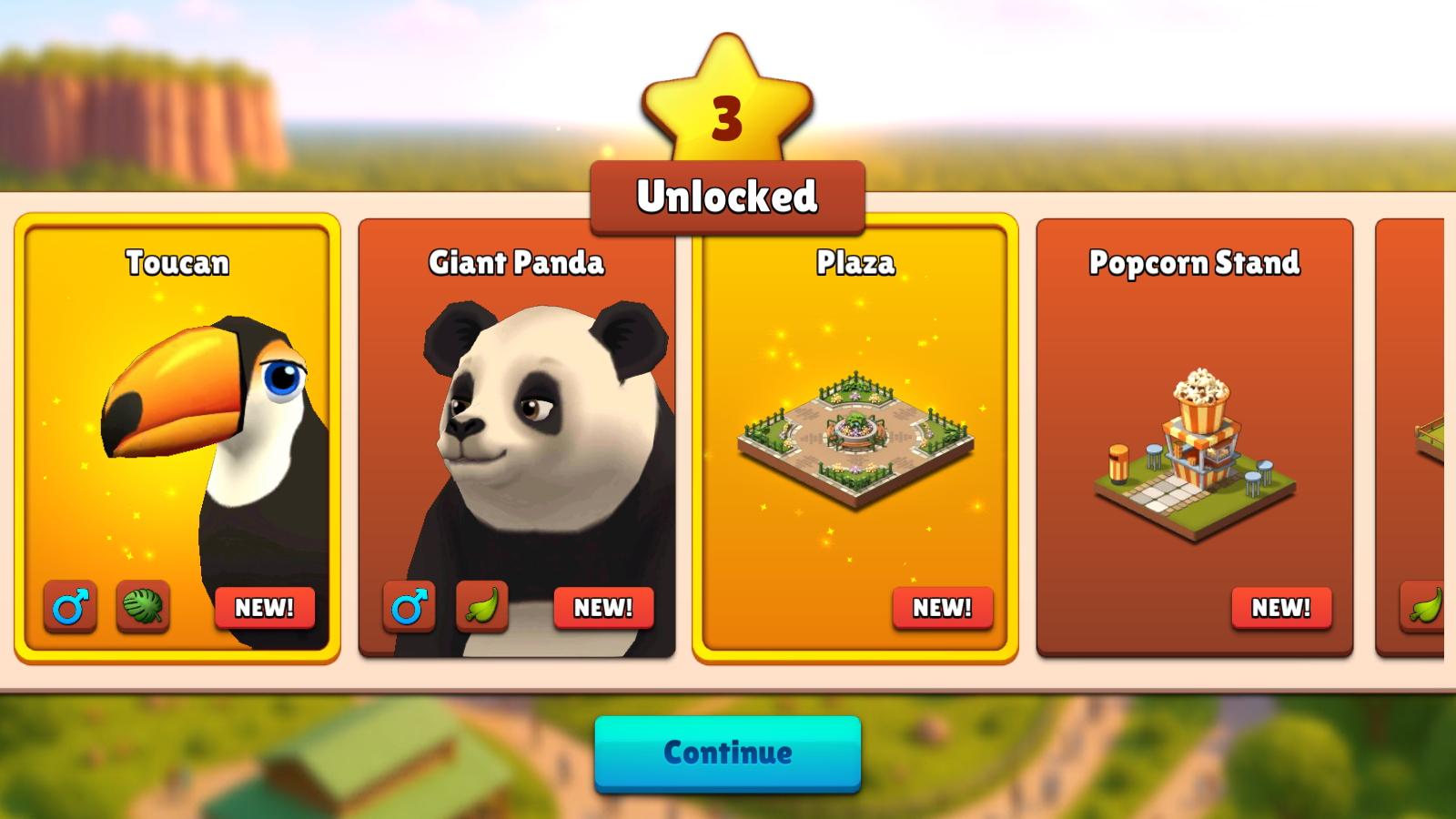Click the NEW! badge on Popcorn Stand

1280,607
